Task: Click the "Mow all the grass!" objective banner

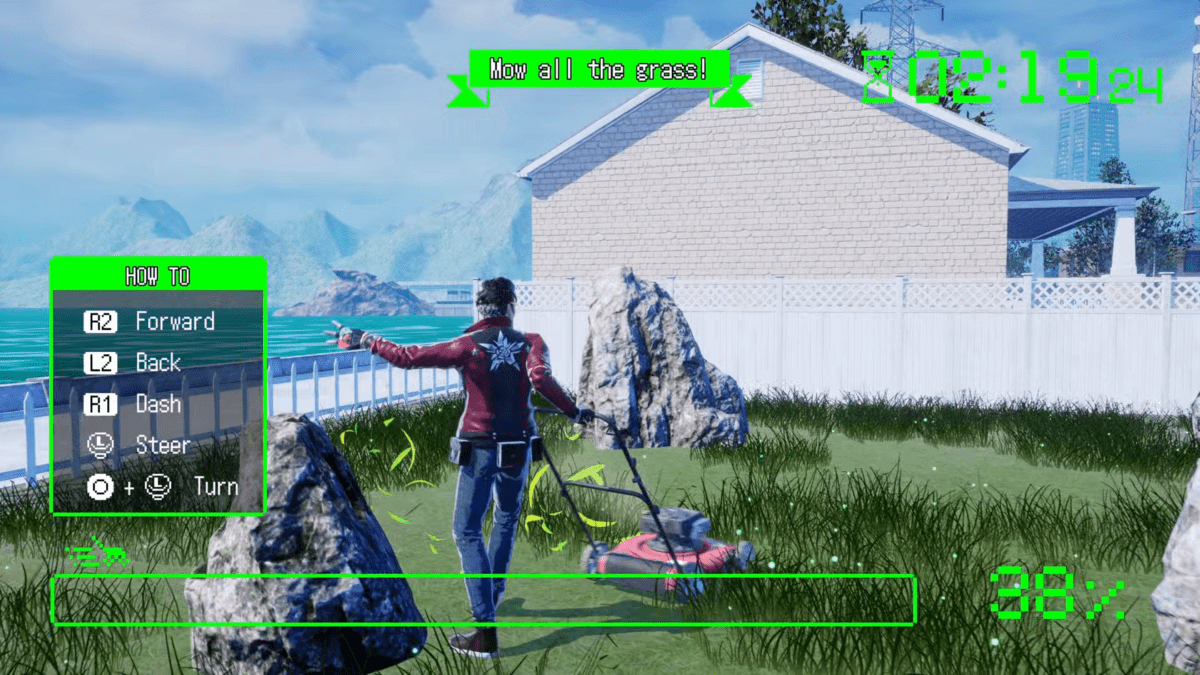Action: click(599, 70)
